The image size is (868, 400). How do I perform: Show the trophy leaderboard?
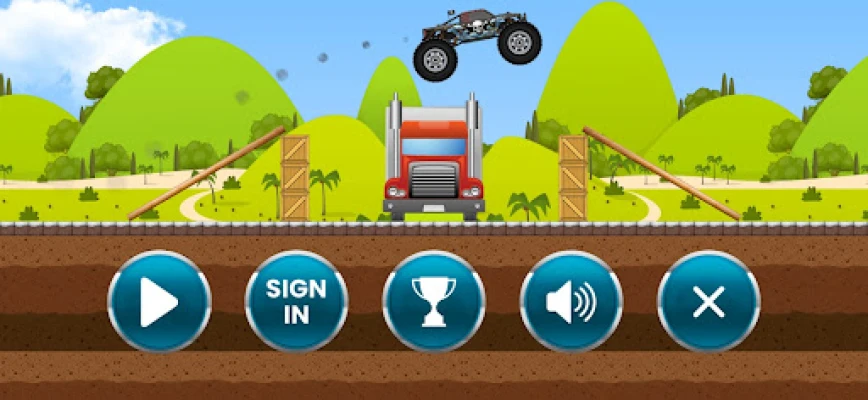pos(434,301)
